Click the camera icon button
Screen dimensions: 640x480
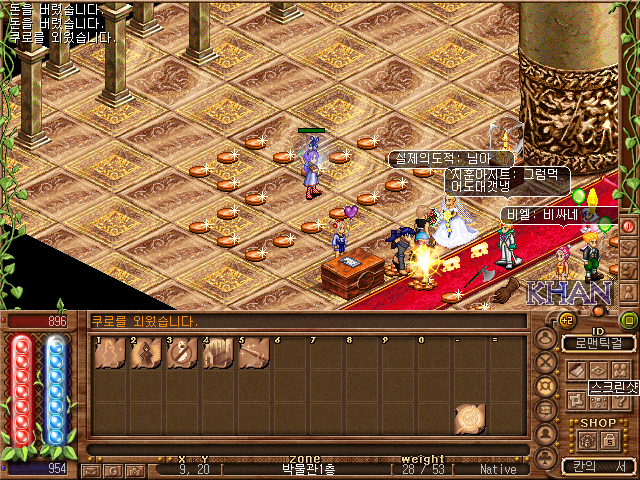[135, 469]
